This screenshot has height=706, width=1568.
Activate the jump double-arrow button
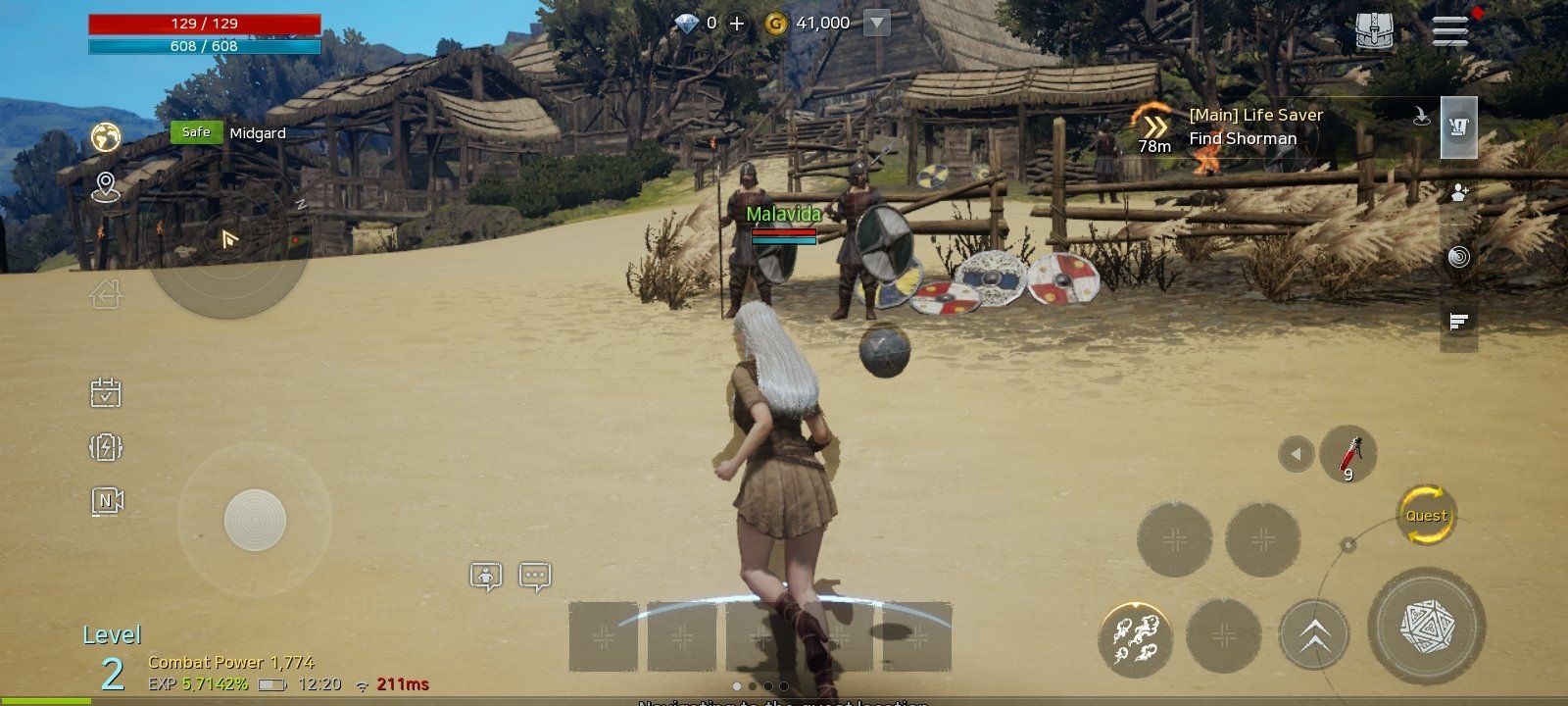1314,635
